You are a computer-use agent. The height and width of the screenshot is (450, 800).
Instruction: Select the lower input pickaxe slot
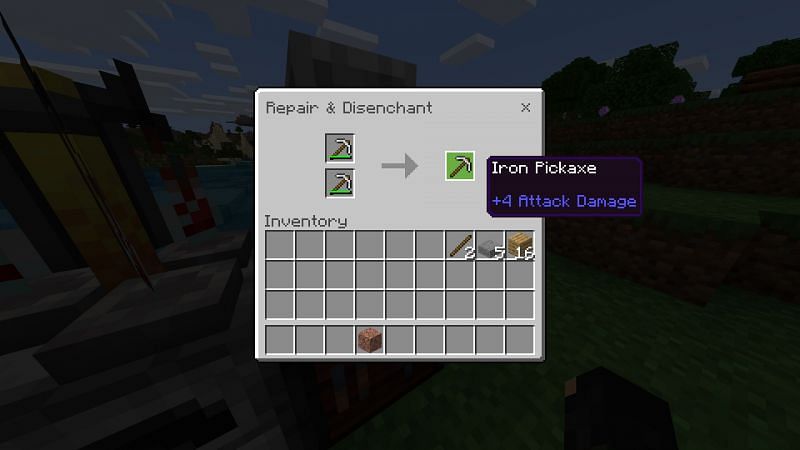coord(340,183)
